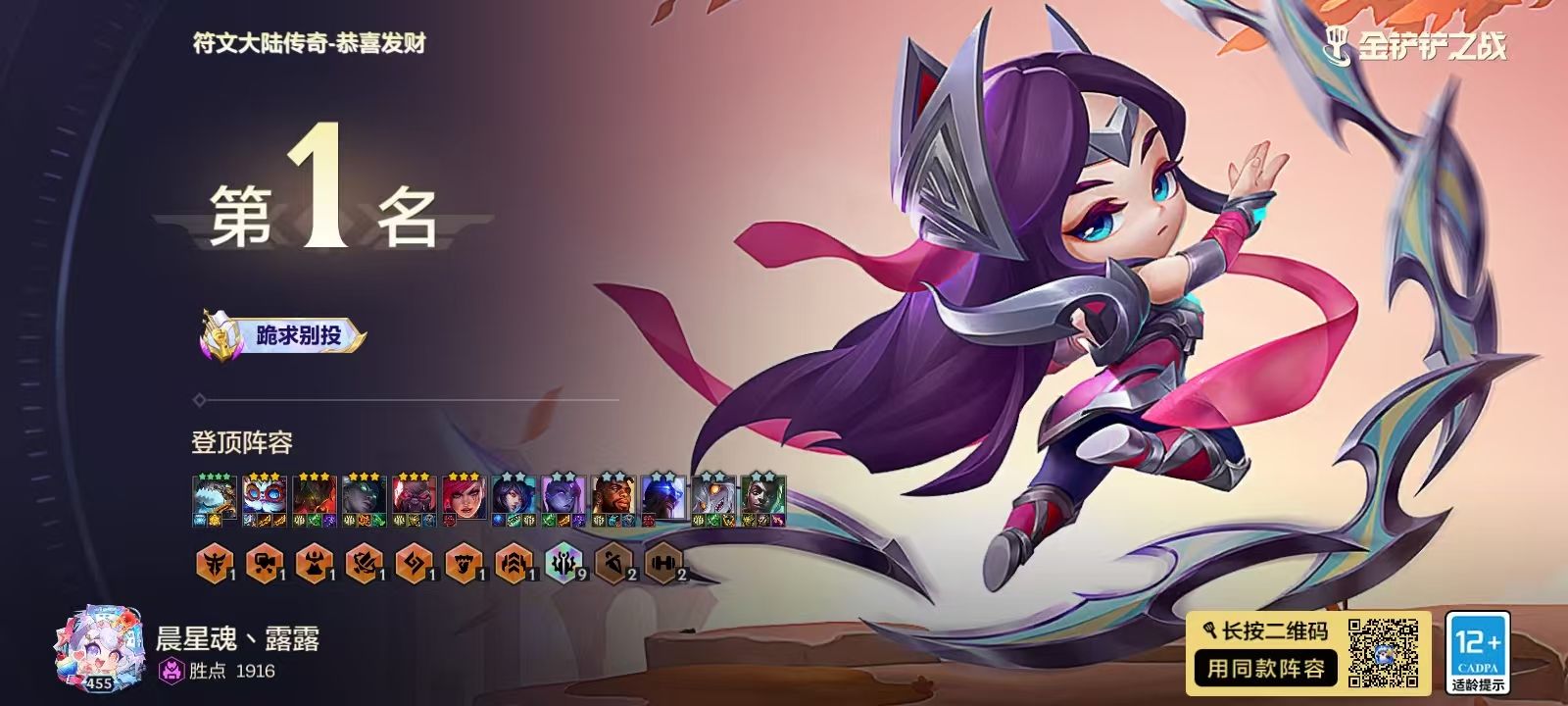Select the red-haired three-star Vi portrait
Image resolution: width=1568 pixels, height=706 pixels.
point(464,499)
